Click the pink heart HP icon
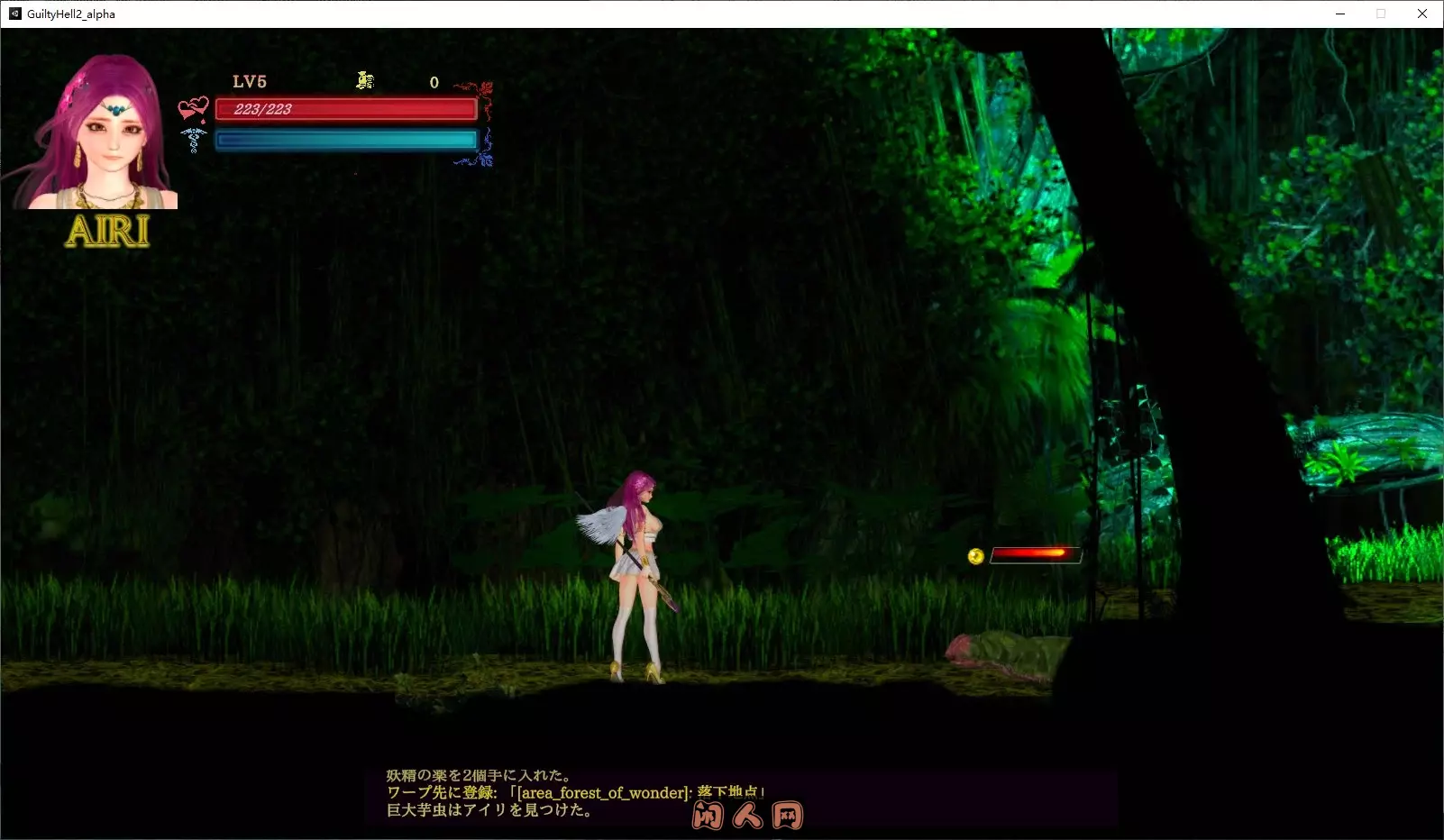 192,107
